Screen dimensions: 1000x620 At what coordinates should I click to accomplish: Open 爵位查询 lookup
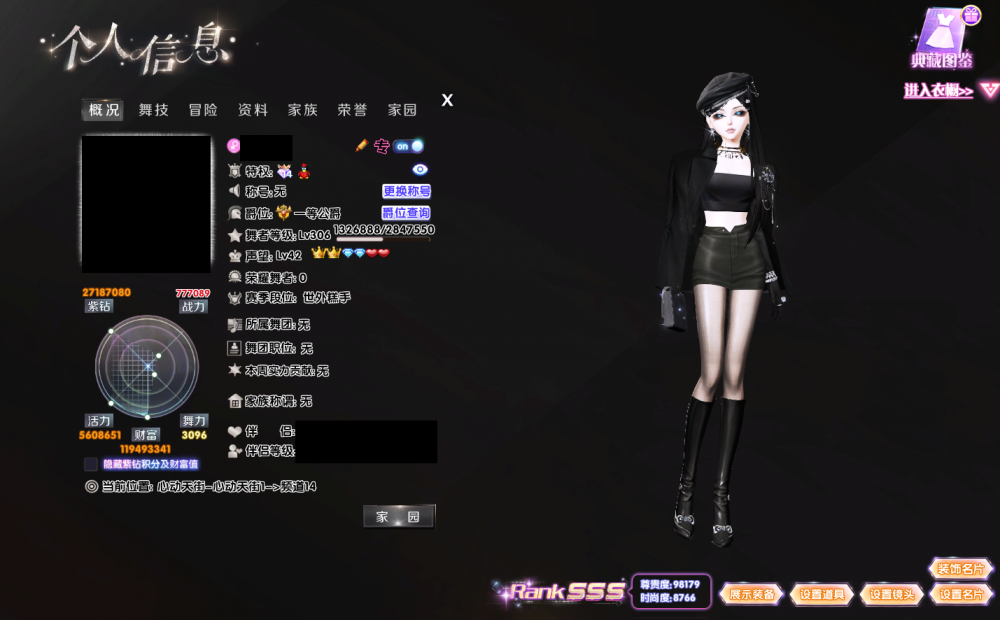click(x=406, y=213)
